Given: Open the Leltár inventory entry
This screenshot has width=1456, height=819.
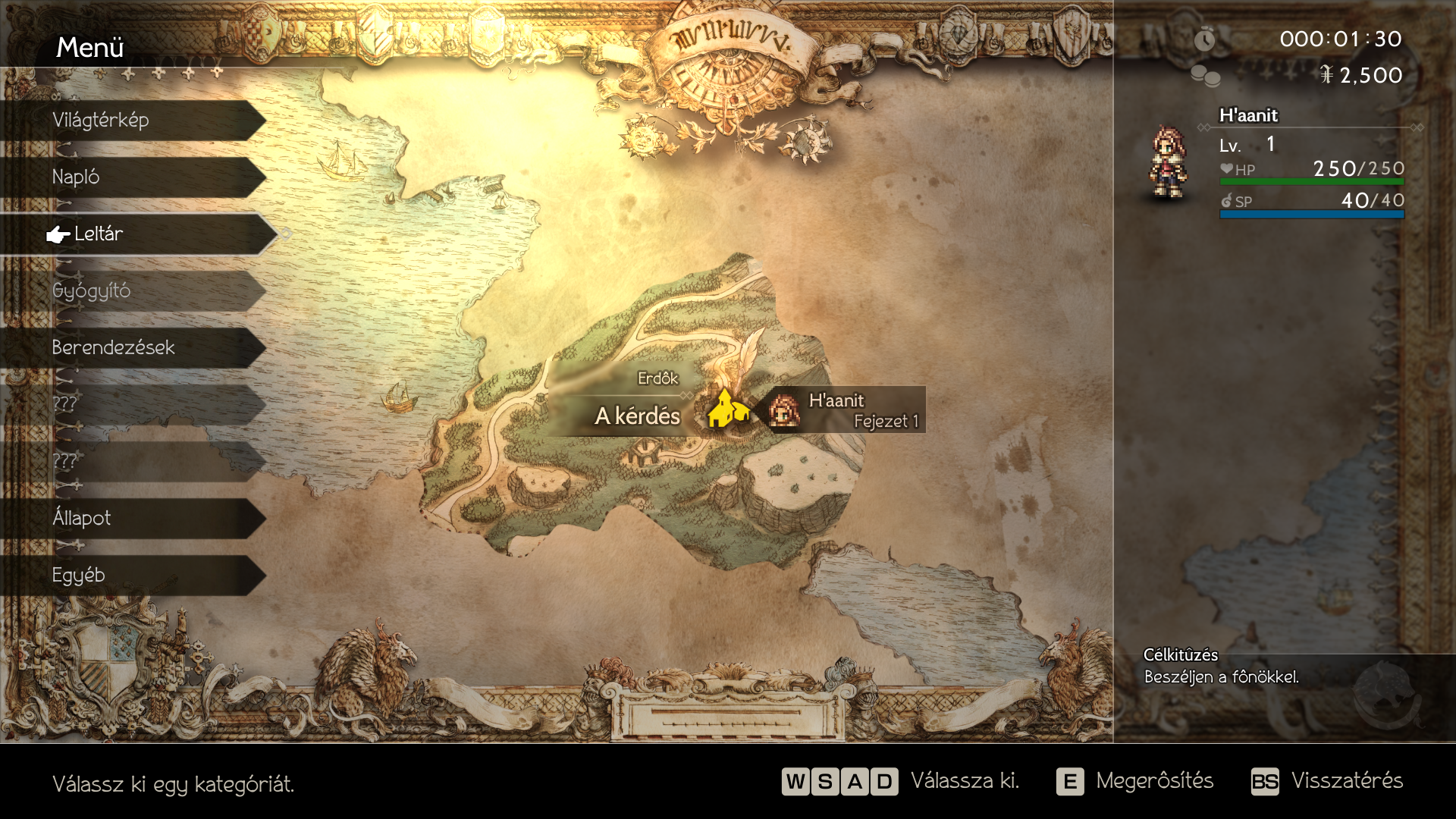Looking at the screenshot, I should point(136,234).
